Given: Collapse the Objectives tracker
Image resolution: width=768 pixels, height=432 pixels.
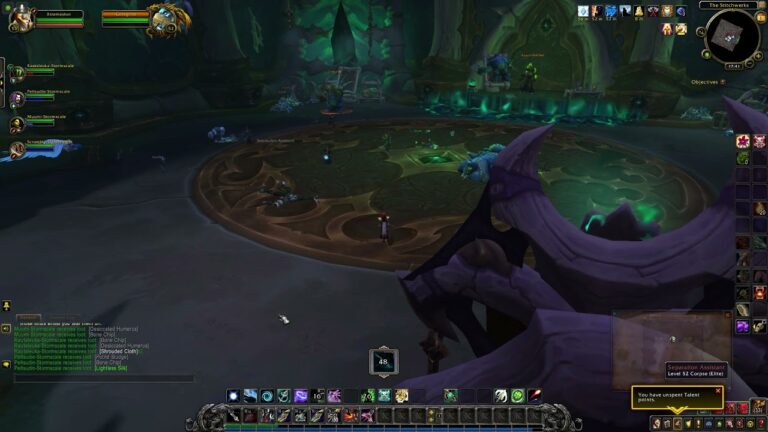Looking at the screenshot, I should 724,82.
